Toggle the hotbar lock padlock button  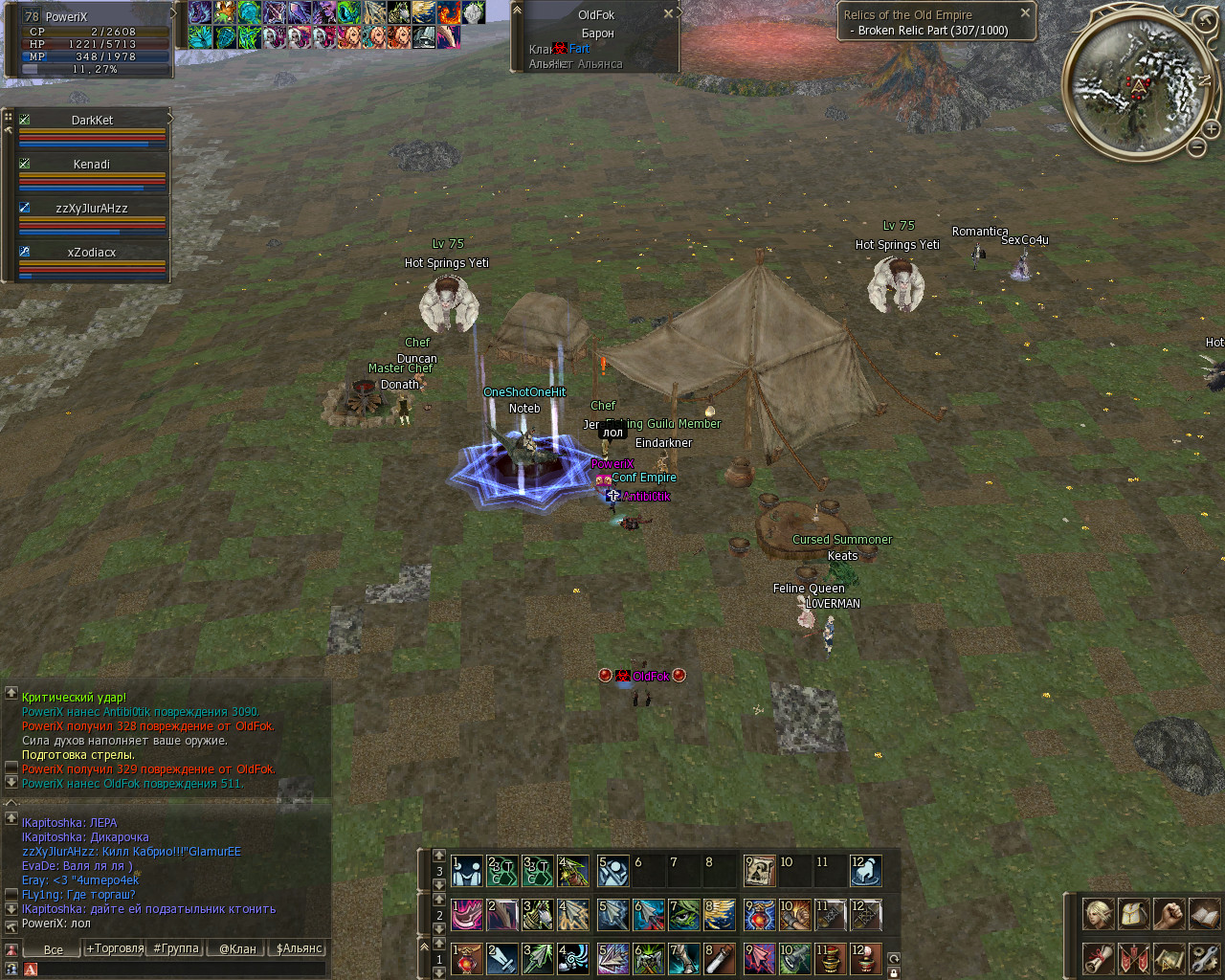click(x=894, y=972)
